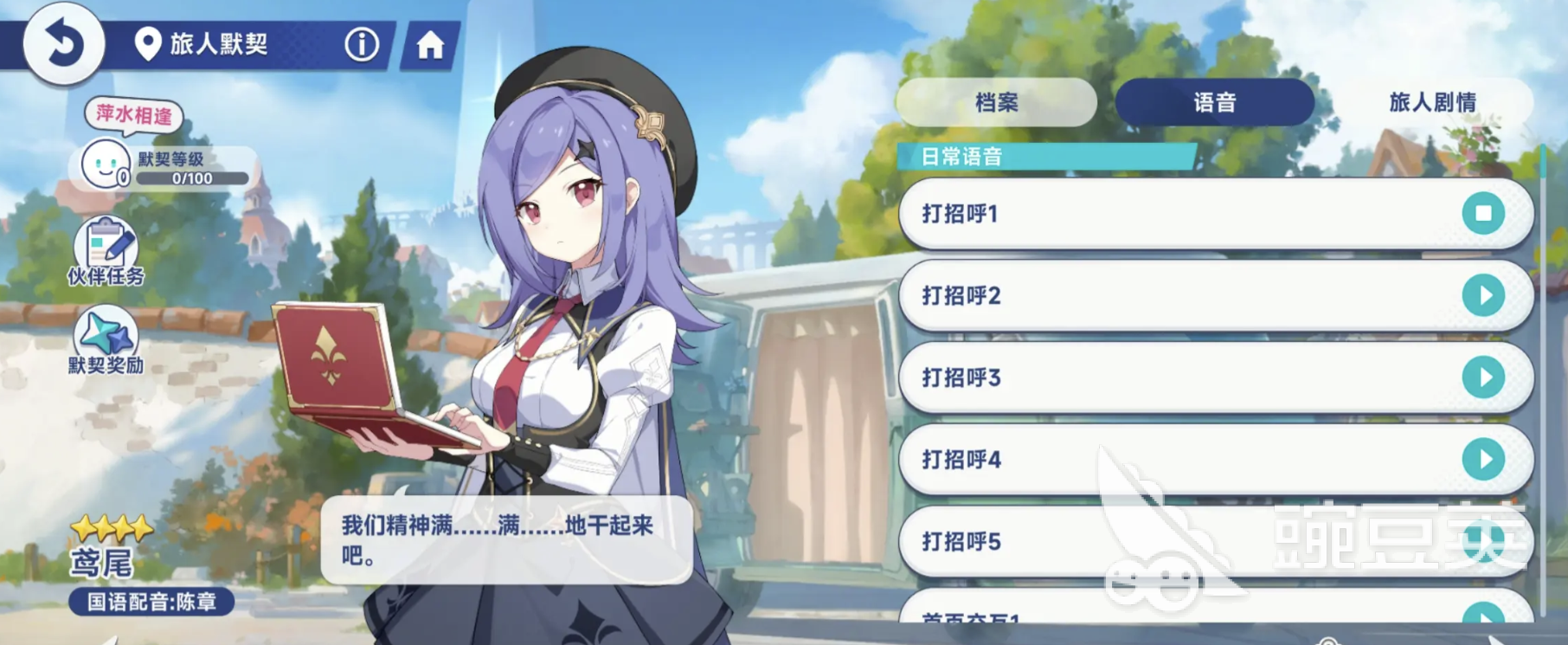Select the active 语音 tab
The image size is (1568, 645).
[1213, 101]
